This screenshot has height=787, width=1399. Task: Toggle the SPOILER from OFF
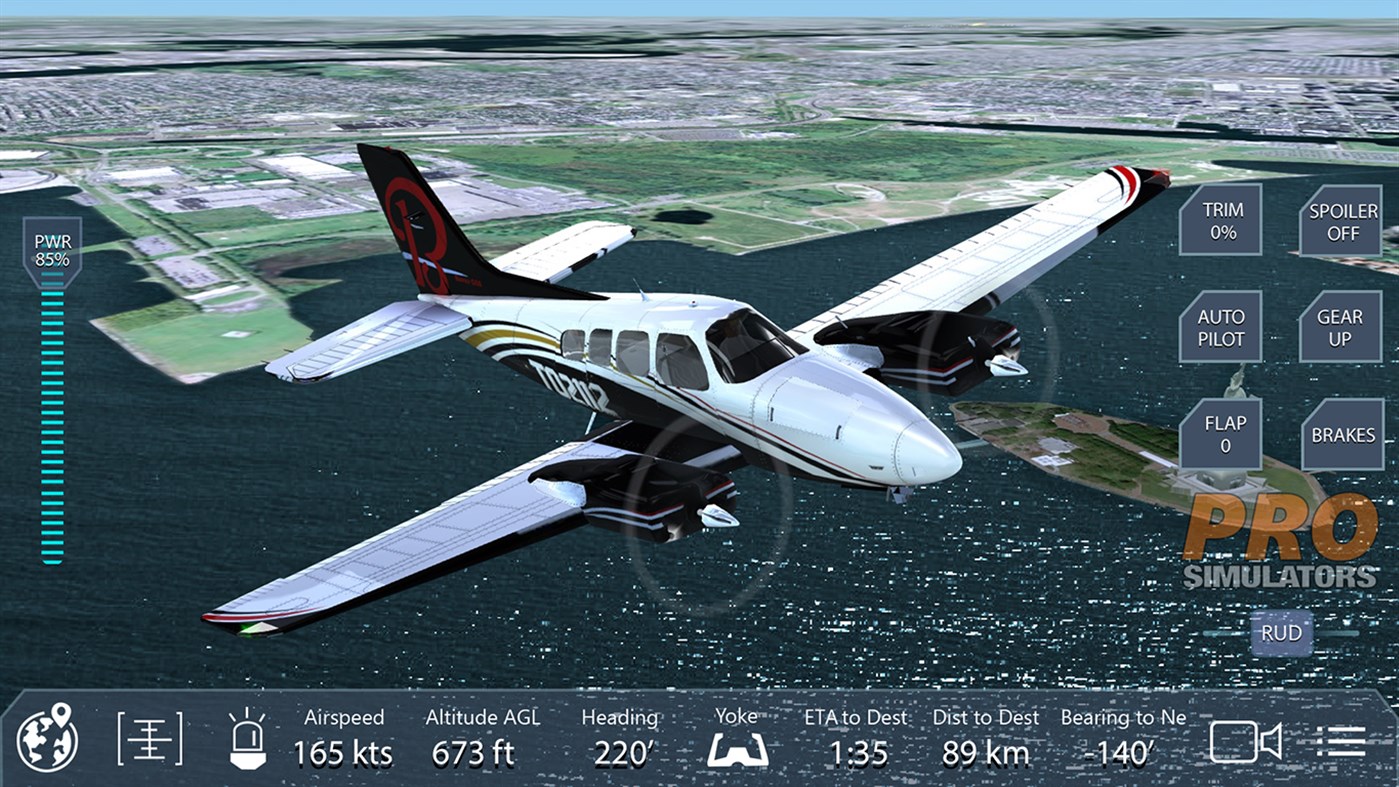click(x=1341, y=221)
